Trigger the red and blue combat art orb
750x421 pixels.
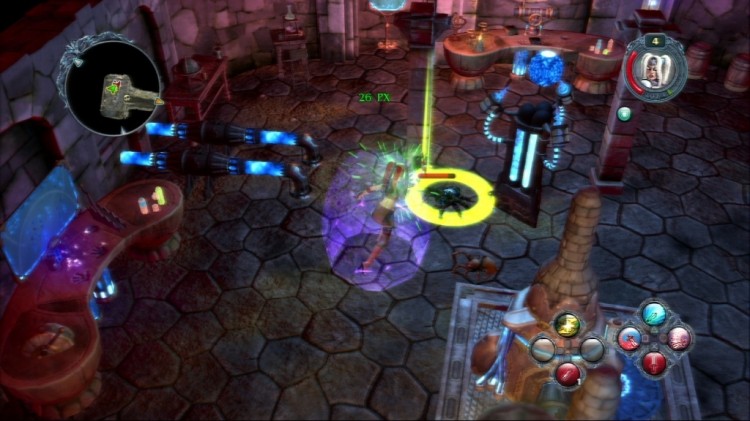(632, 339)
